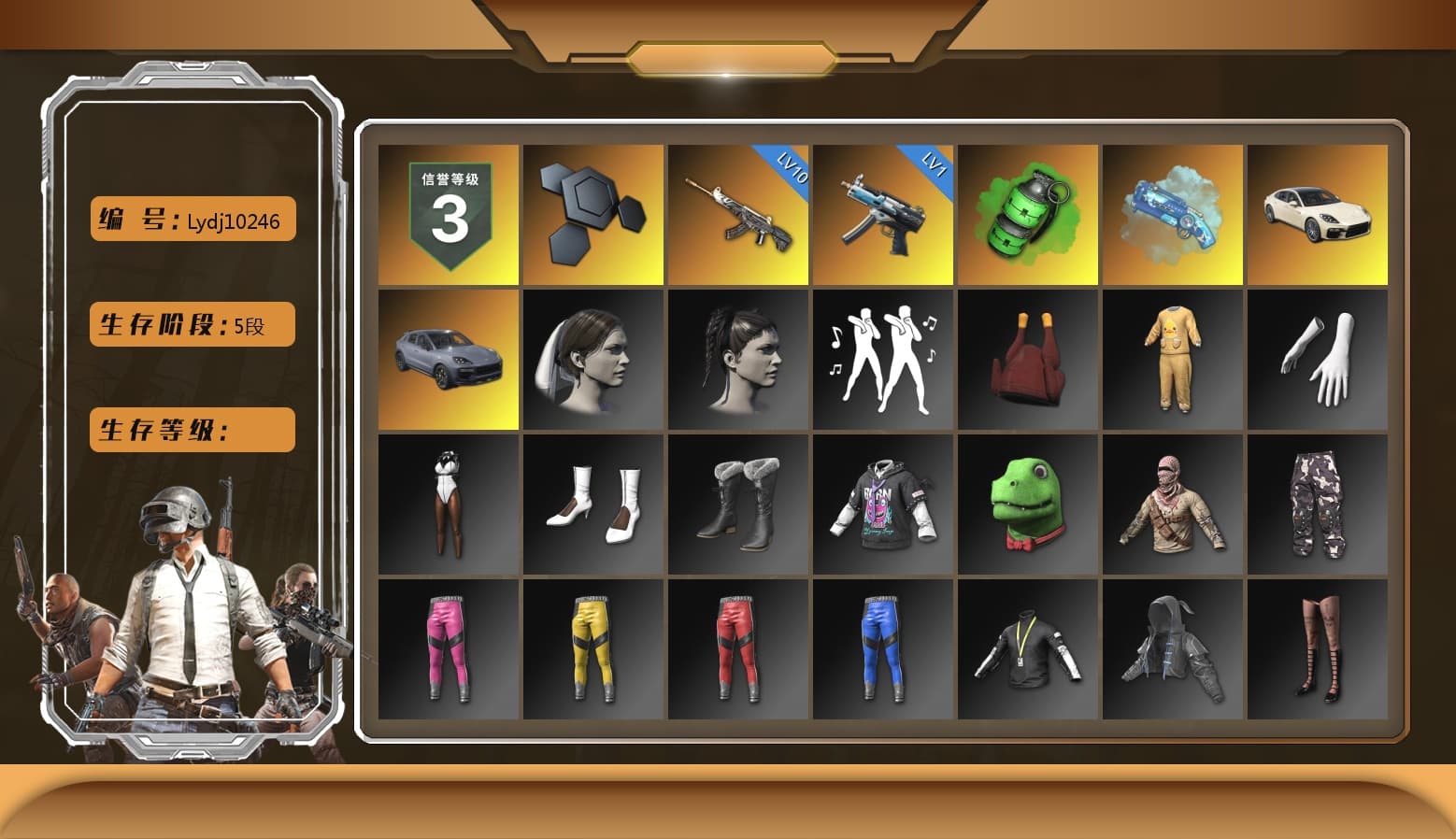The image size is (1456, 839).
Task: Click the 信誉等级 level 3 badge
Action: pos(449,213)
